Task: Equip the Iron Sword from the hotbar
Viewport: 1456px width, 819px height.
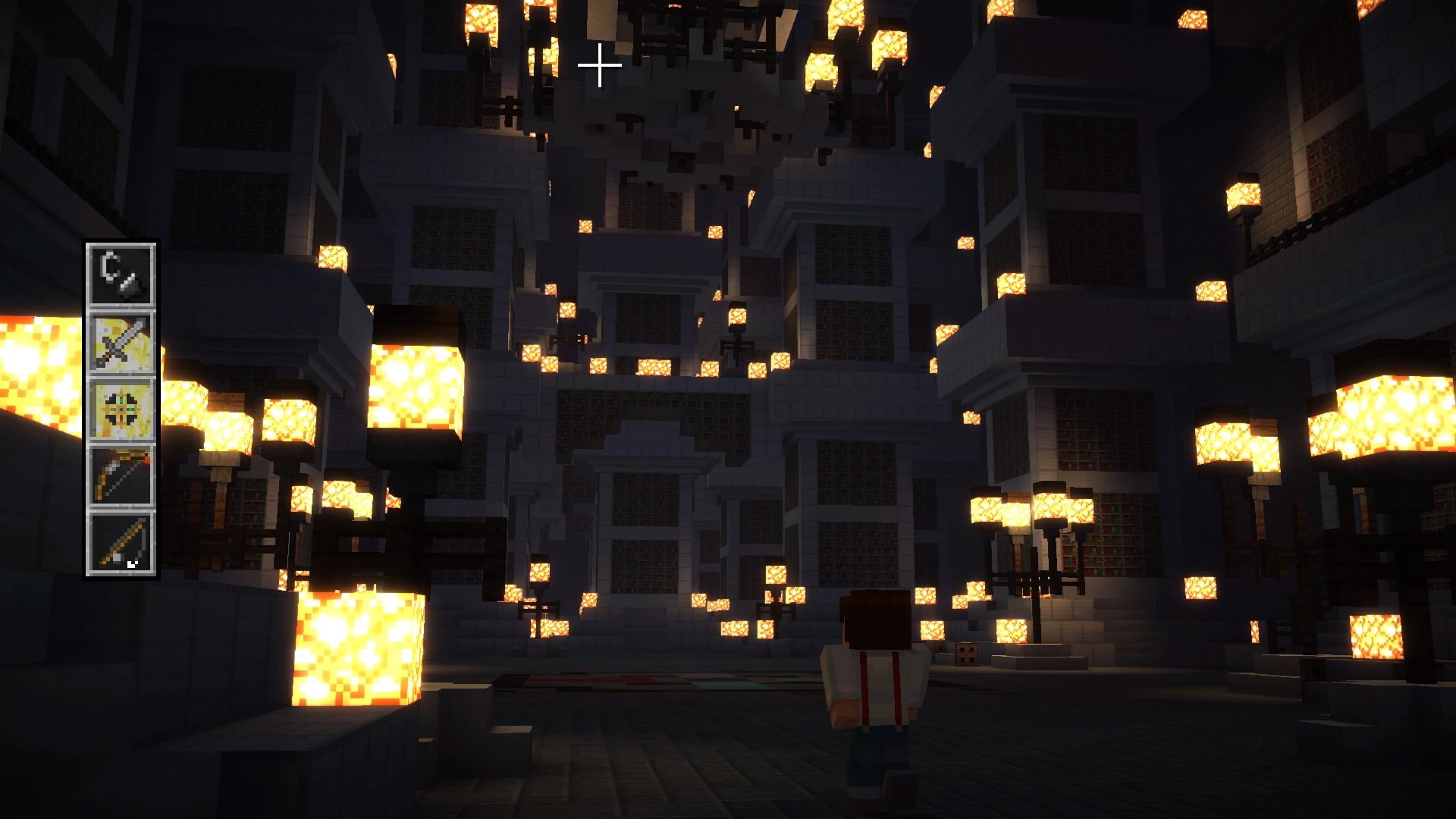Action: [x=121, y=340]
